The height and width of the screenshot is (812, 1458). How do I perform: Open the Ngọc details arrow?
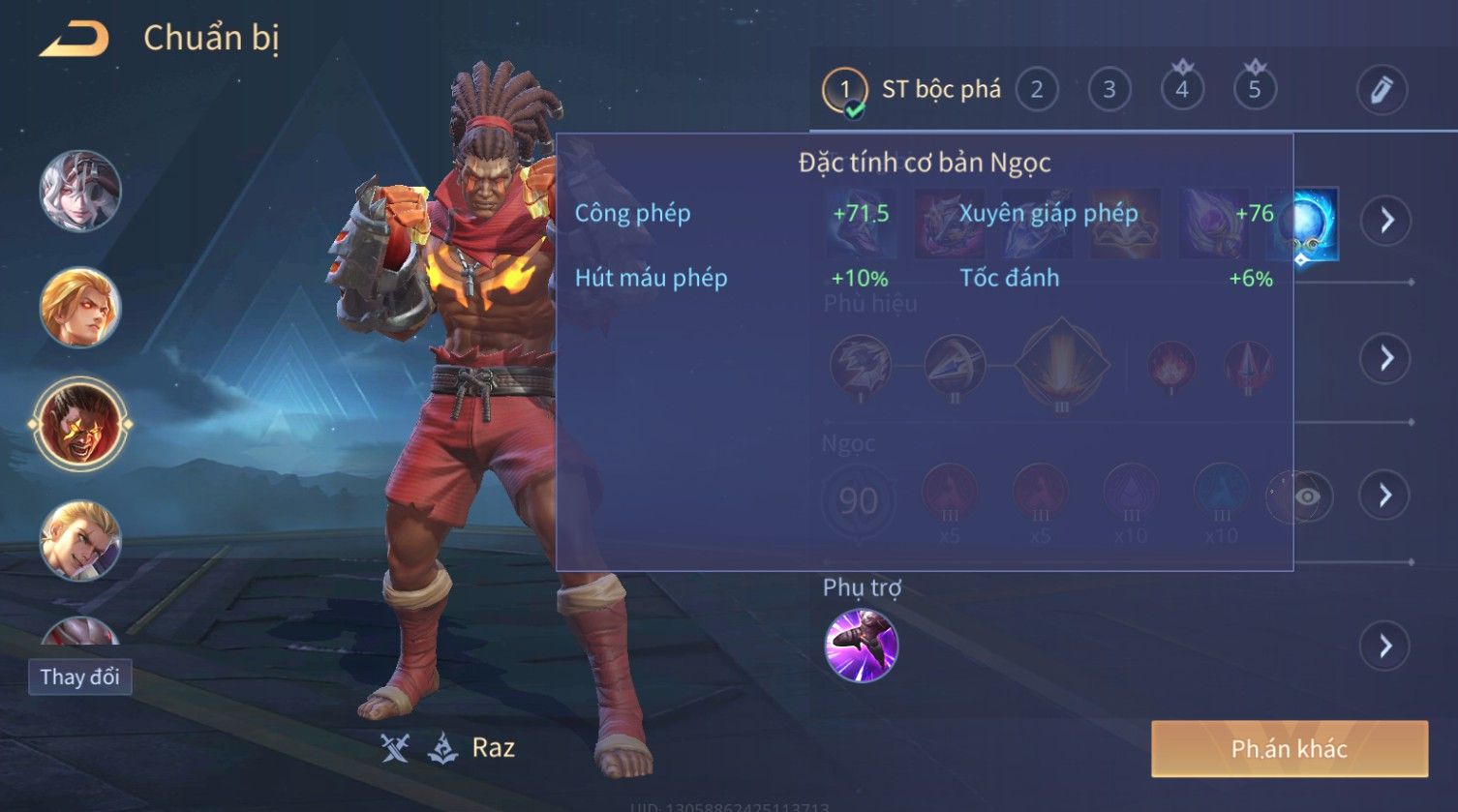coord(1386,496)
